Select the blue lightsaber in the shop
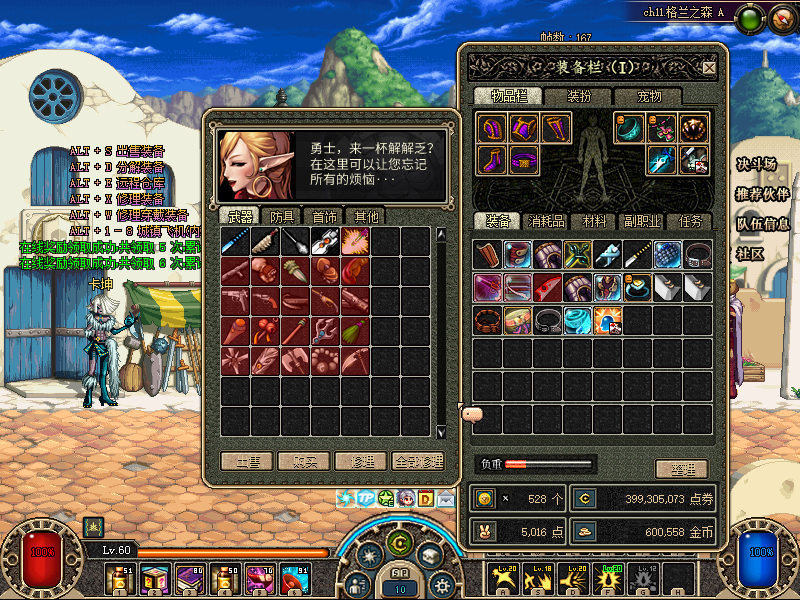The height and width of the screenshot is (600, 800). point(235,240)
